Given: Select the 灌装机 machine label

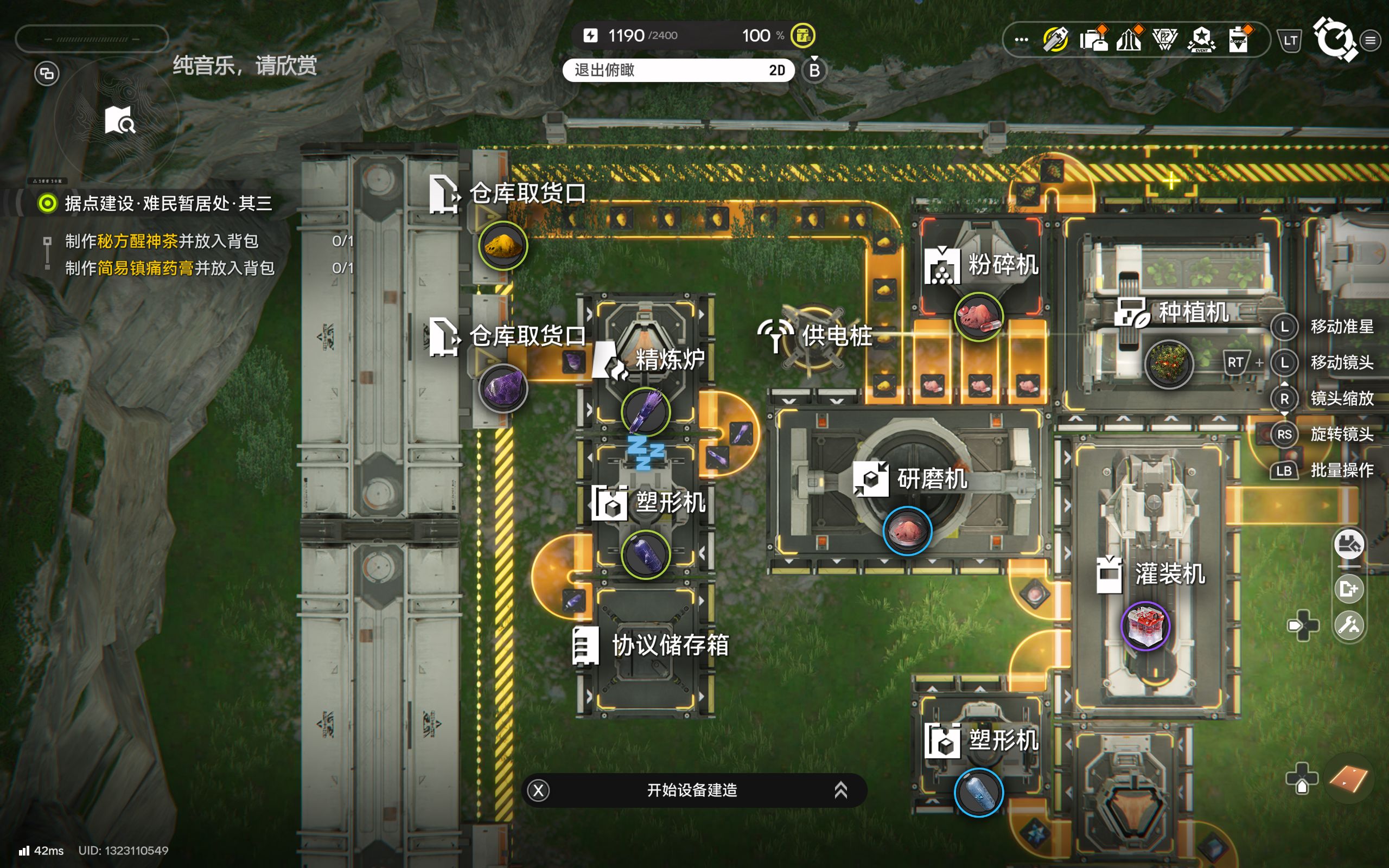Looking at the screenshot, I should pyautogui.click(x=1170, y=573).
